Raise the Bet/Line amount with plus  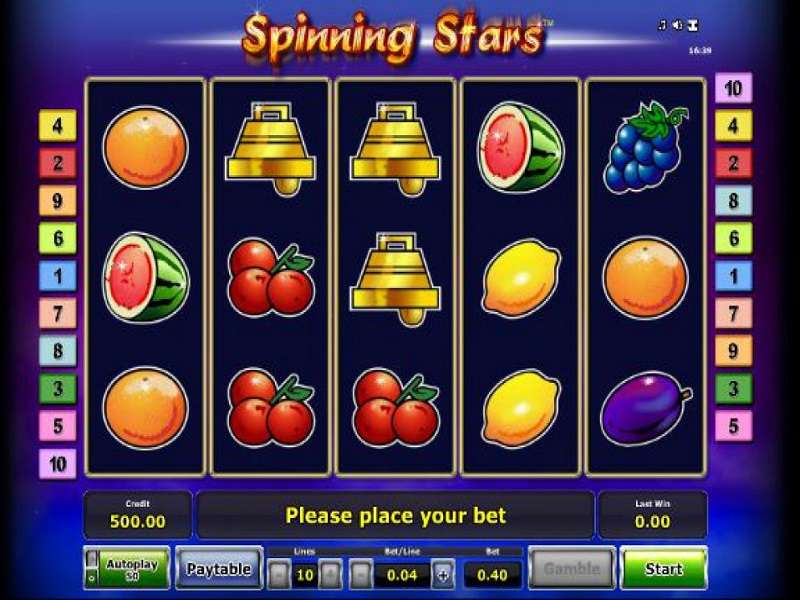tap(443, 575)
